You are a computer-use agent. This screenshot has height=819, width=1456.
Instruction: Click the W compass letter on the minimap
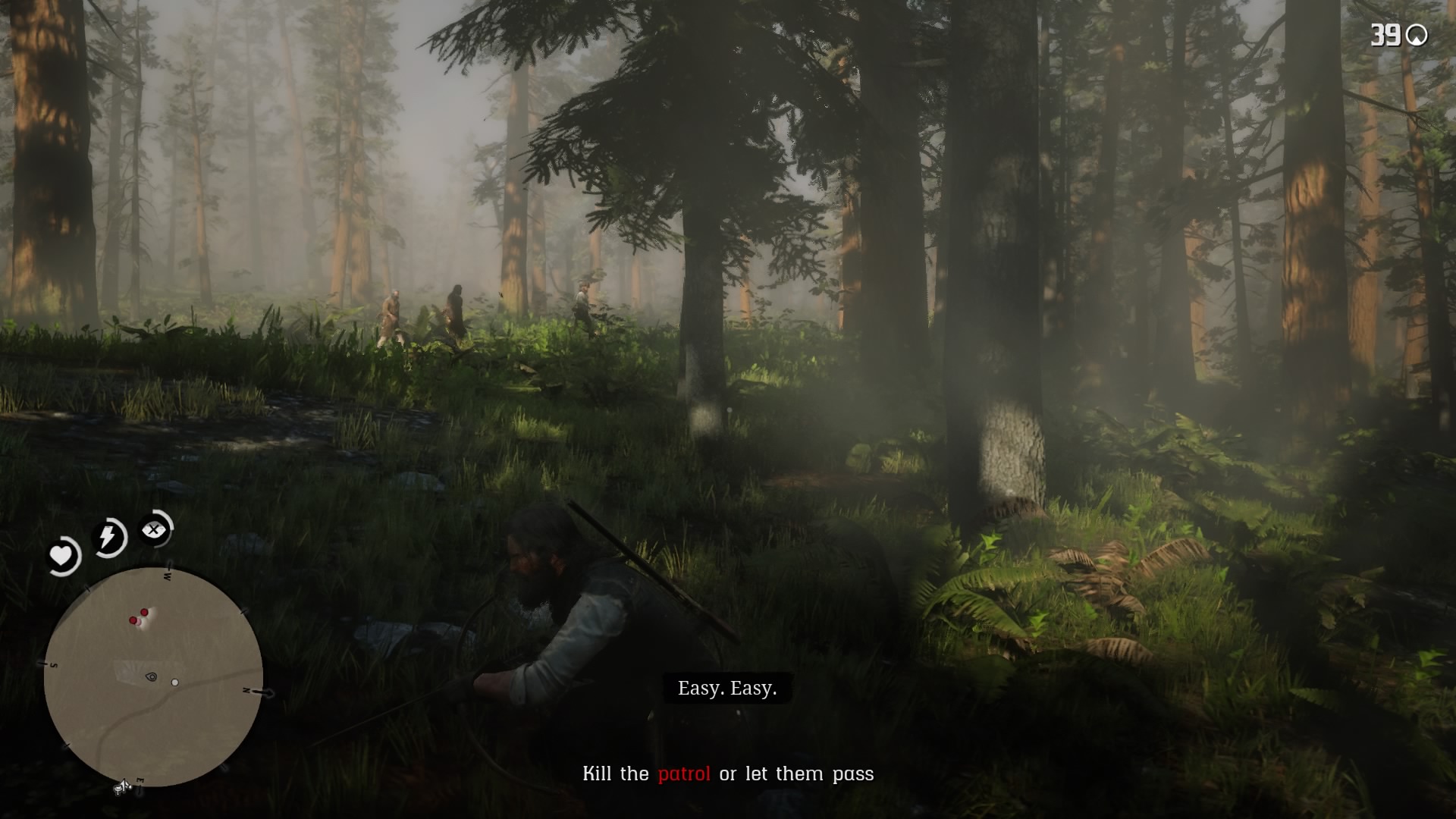click(168, 575)
